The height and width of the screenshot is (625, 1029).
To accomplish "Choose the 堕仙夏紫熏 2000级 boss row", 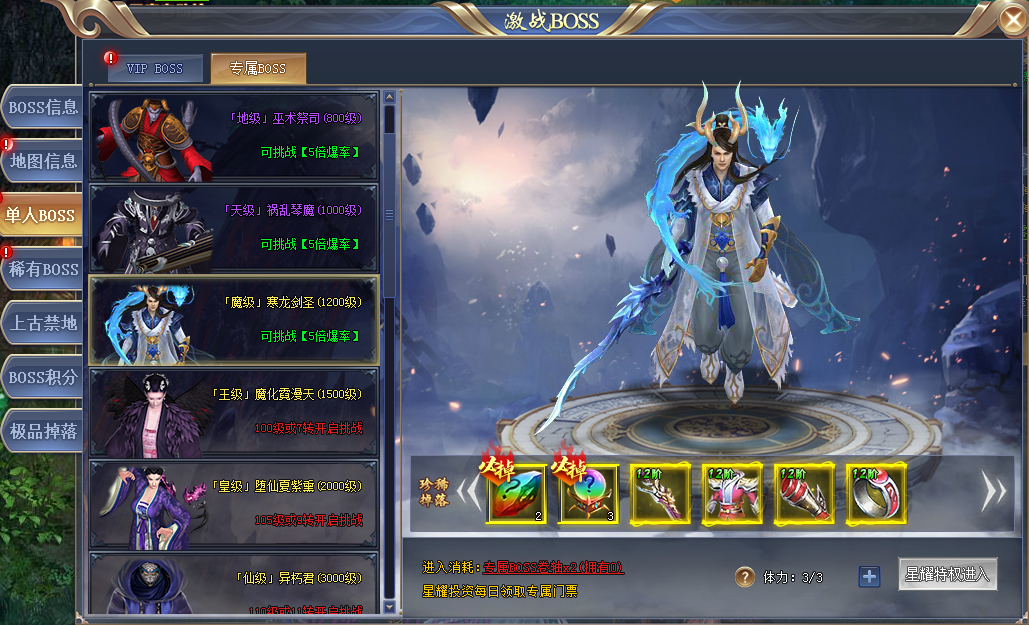I will coord(234,504).
